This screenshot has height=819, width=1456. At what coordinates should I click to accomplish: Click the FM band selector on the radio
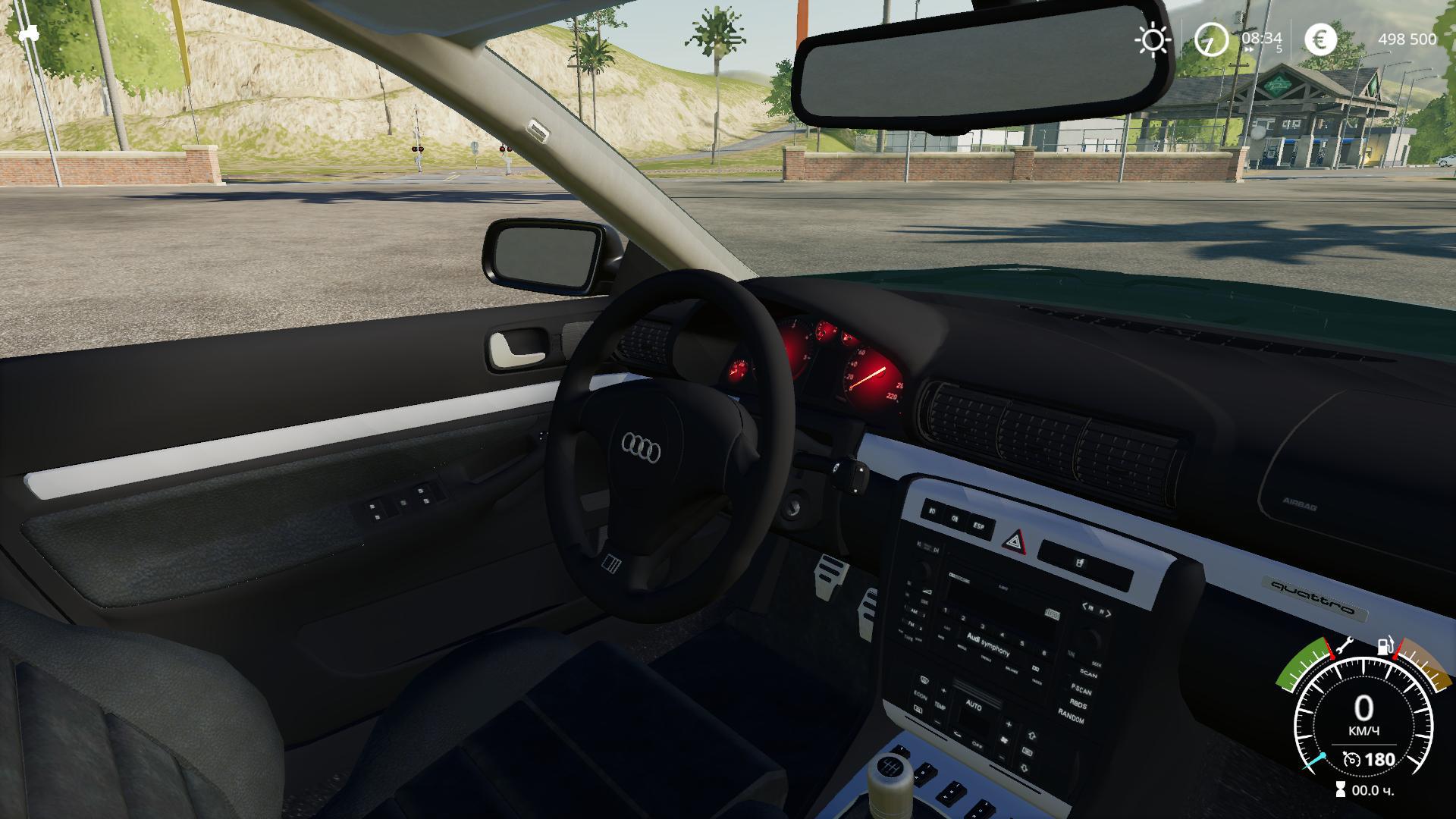(911, 626)
